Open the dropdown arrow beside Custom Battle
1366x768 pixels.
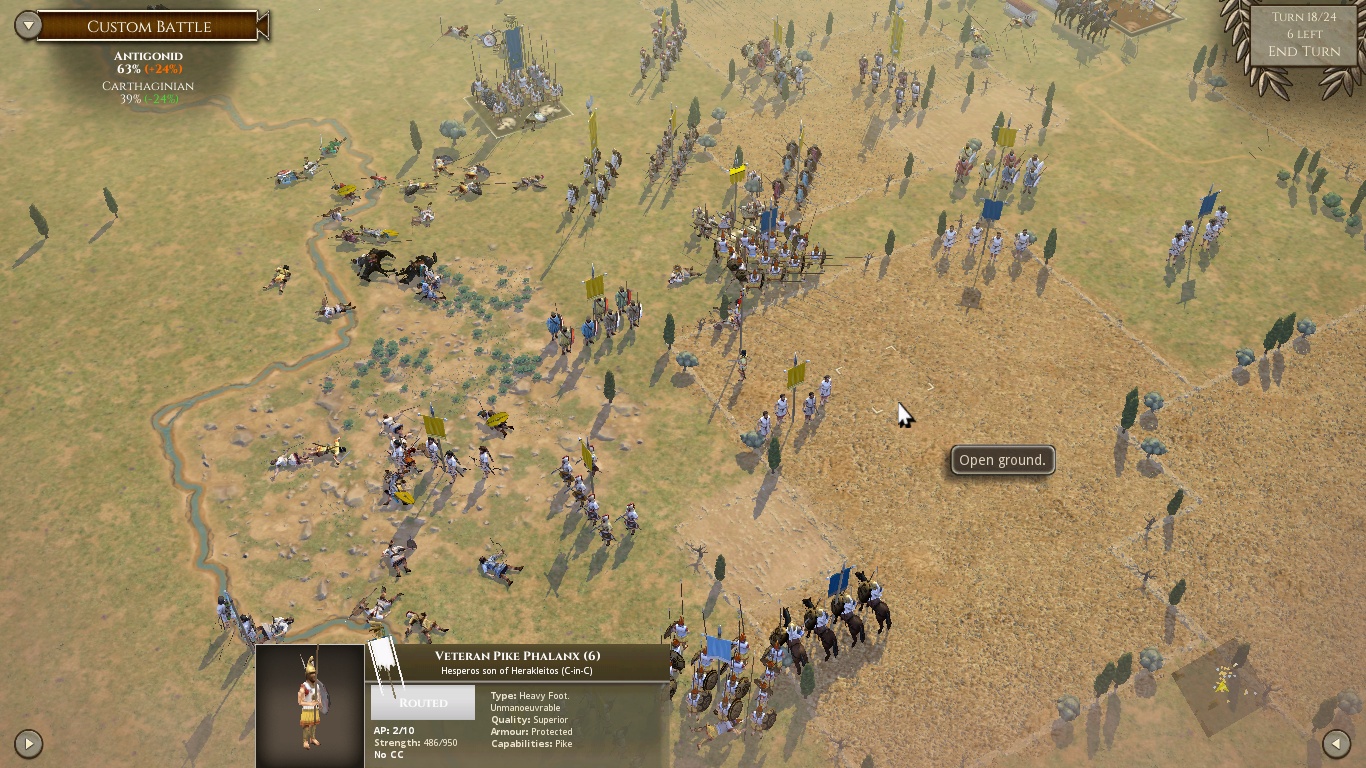28,26
